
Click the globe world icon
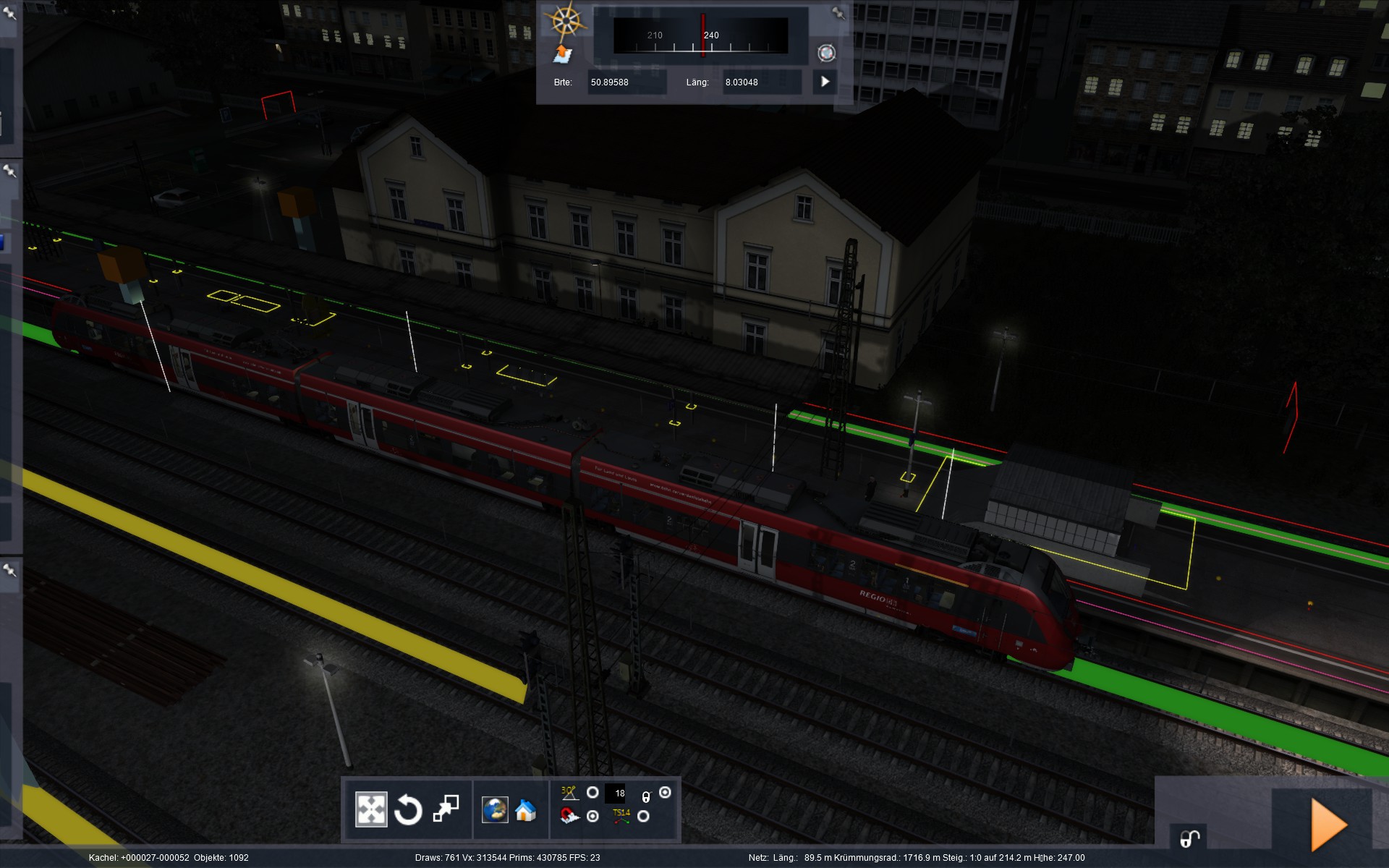click(495, 809)
